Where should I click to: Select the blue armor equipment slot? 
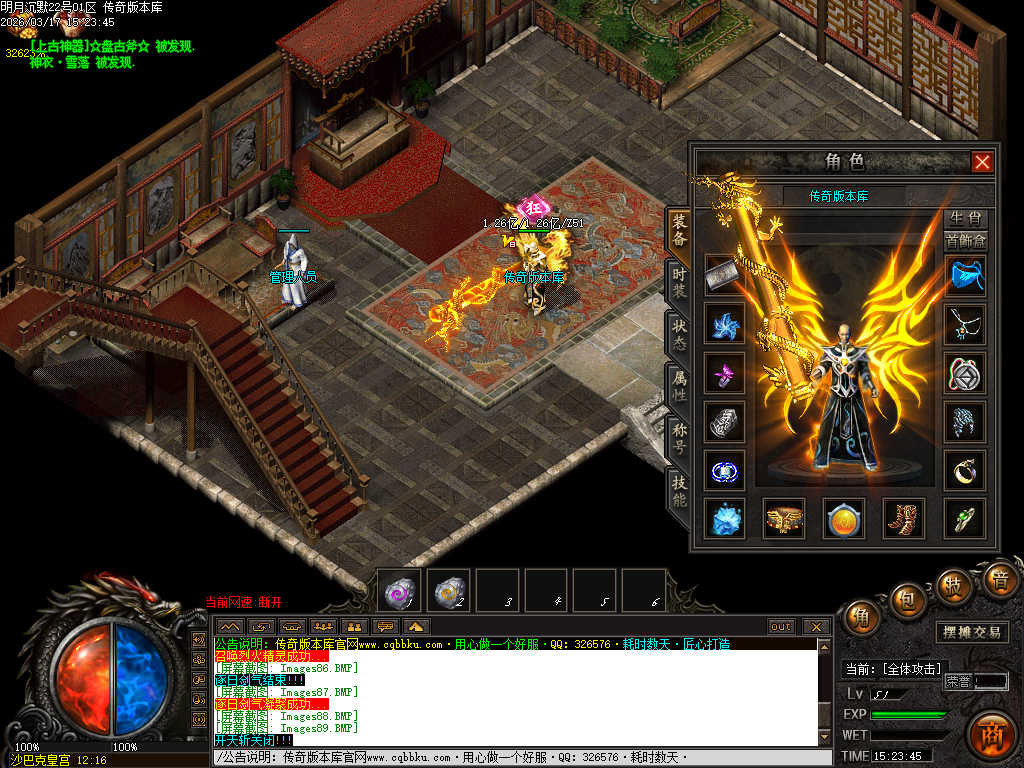[965, 274]
